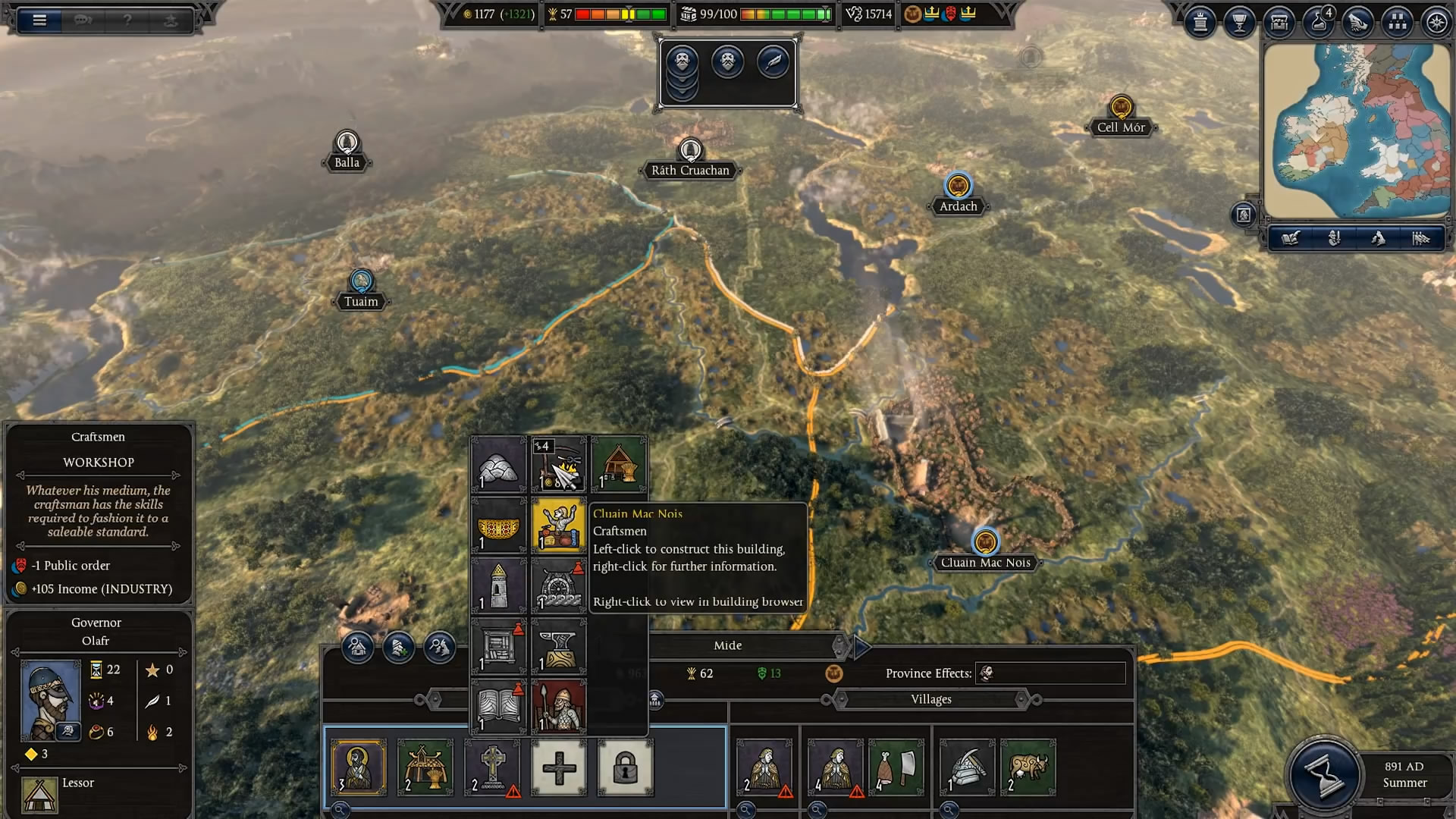The width and height of the screenshot is (1456, 819).
Task: Pick the spearman barracks building option
Action: pyautogui.click(x=559, y=707)
